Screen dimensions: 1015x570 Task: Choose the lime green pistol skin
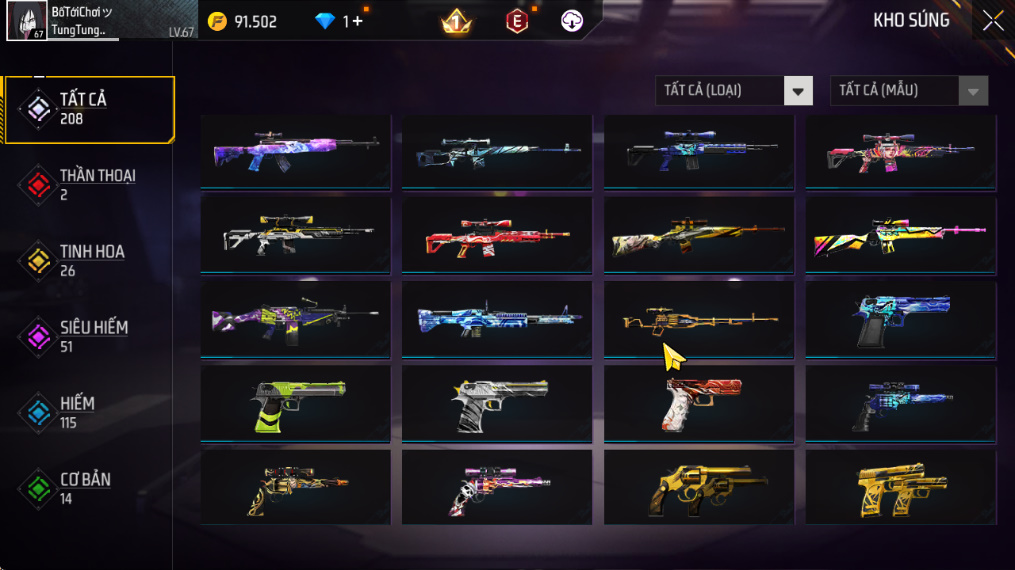[295, 404]
